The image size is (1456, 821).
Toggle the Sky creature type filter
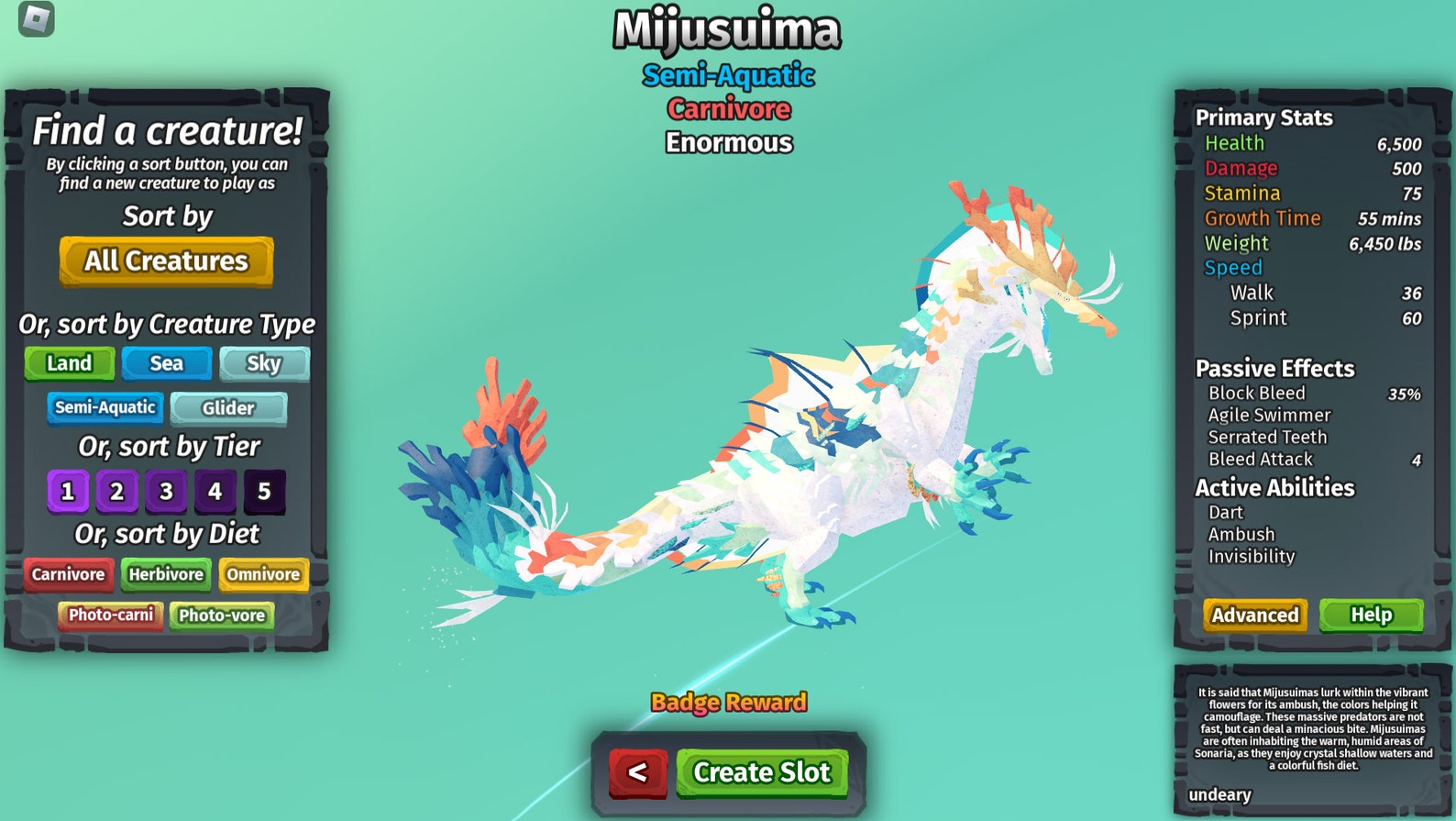click(x=264, y=363)
